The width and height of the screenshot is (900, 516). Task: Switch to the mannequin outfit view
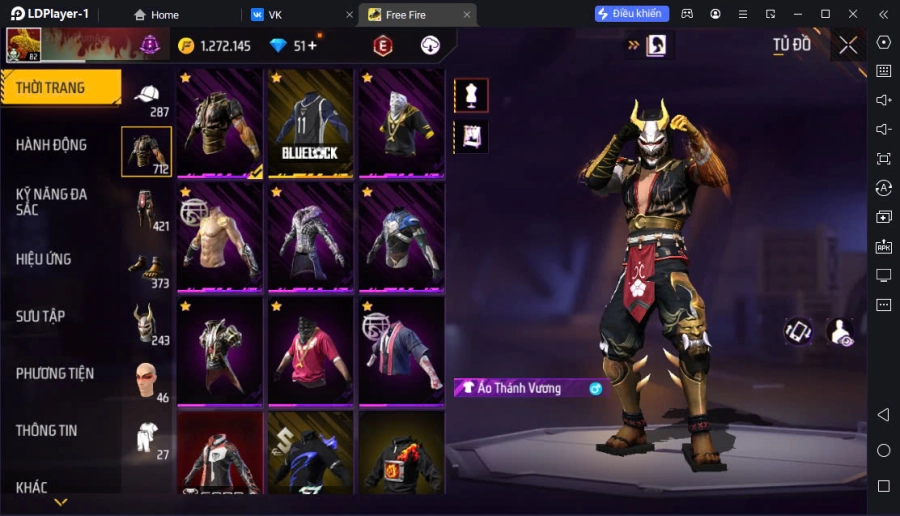(471, 95)
